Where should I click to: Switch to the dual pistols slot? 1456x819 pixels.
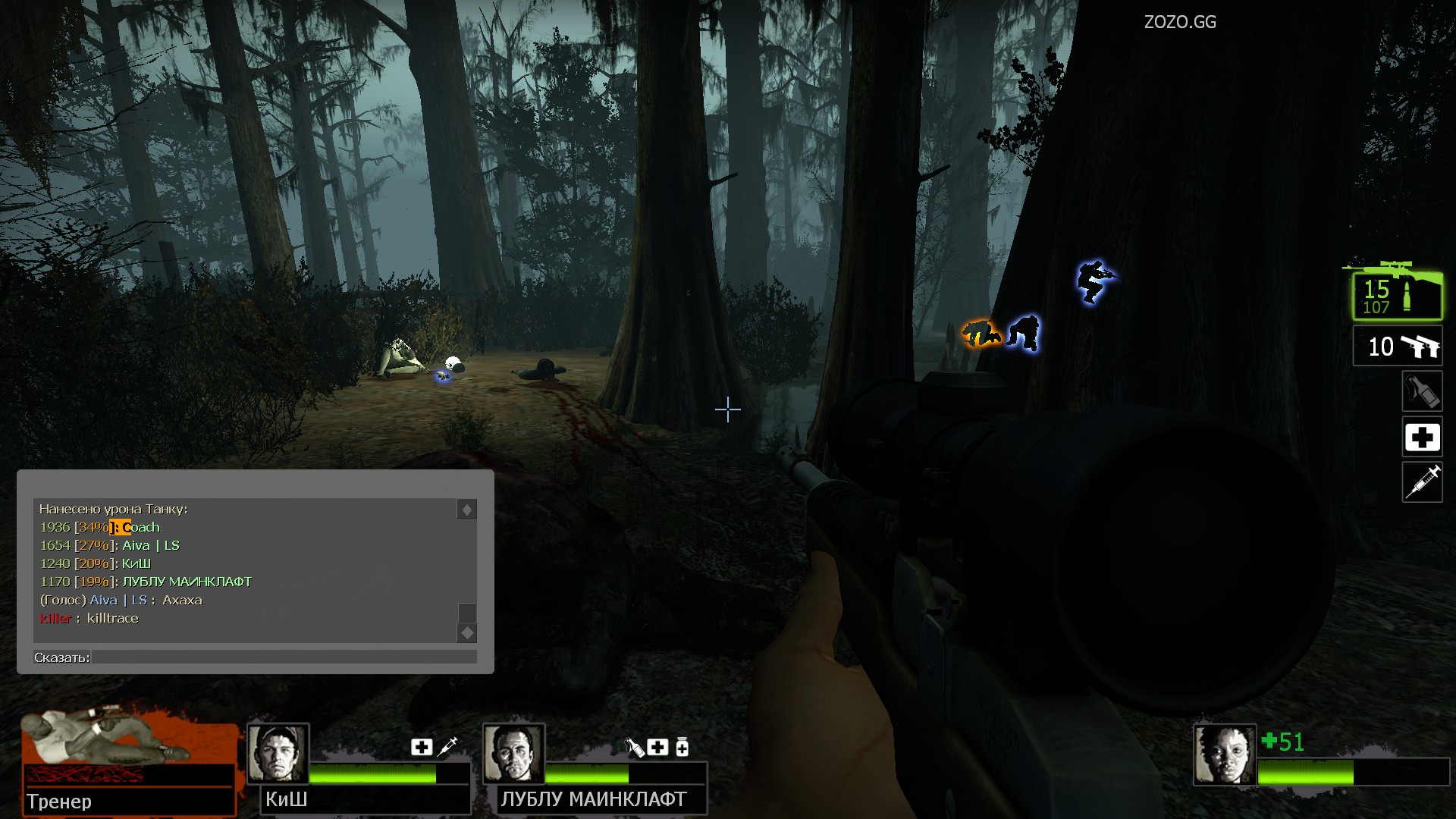pos(1398,347)
